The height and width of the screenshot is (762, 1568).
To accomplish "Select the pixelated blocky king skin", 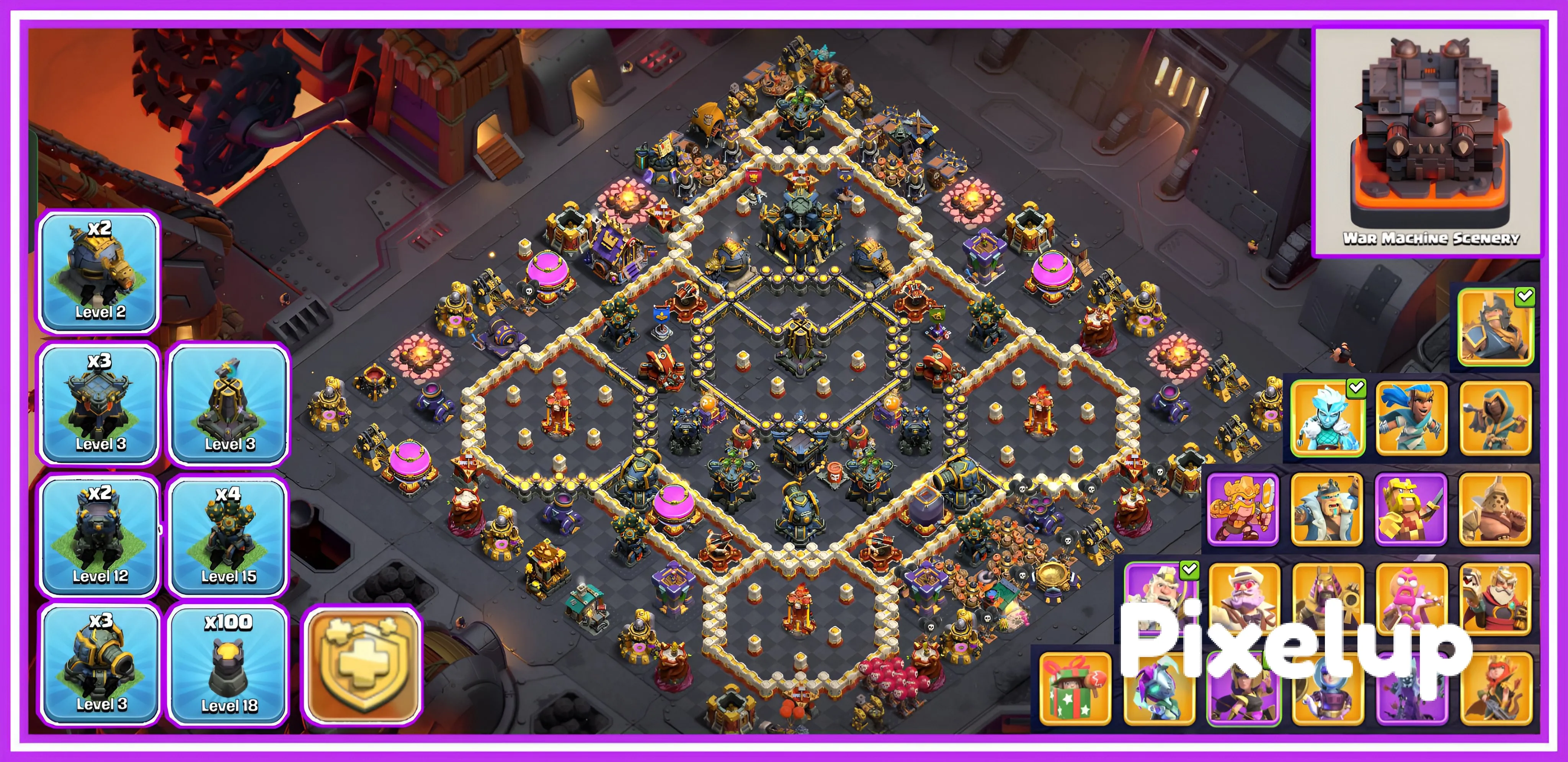I will (x=1410, y=509).
